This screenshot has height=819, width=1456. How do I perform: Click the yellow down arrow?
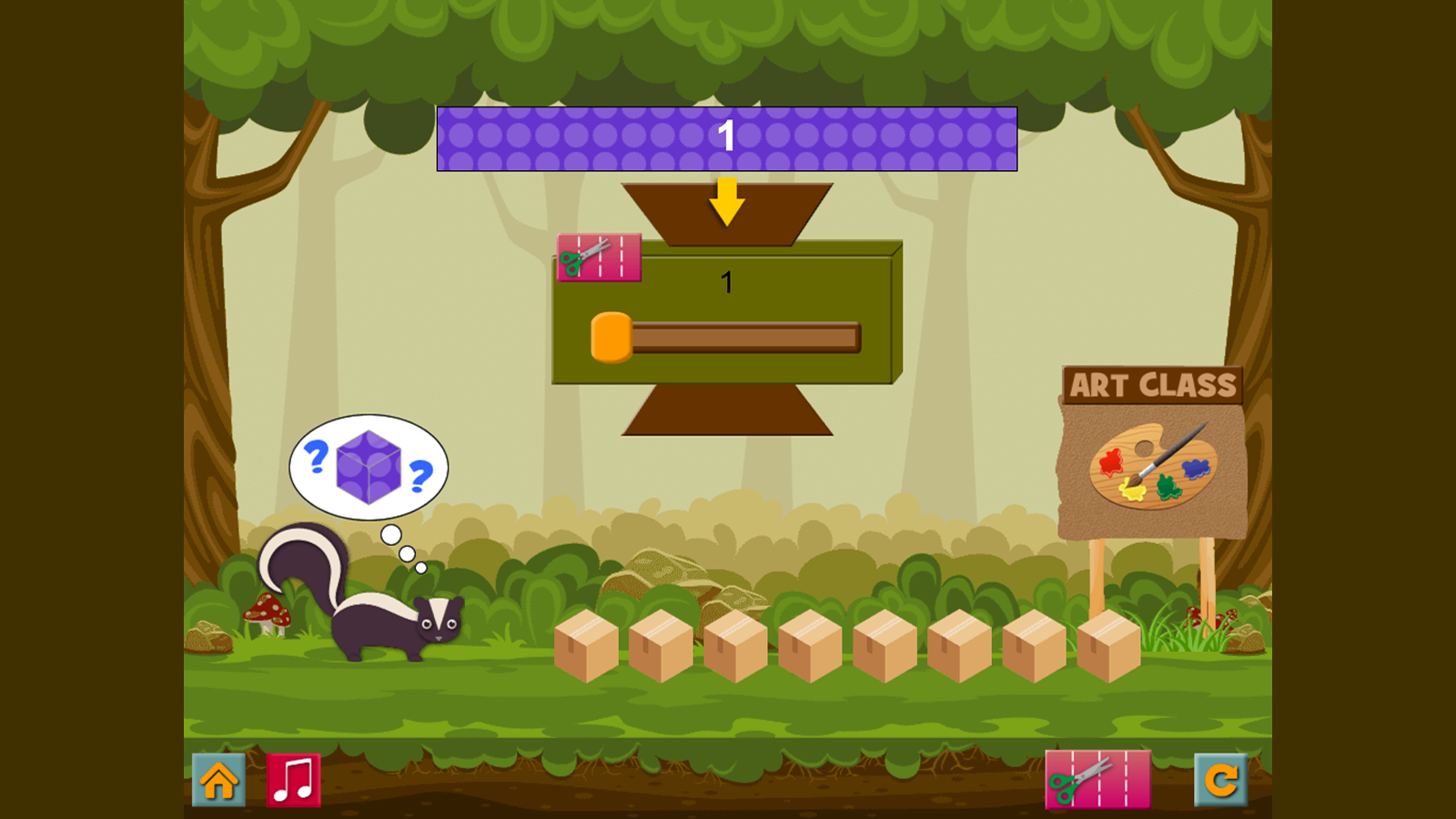pyautogui.click(x=727, y=202)
